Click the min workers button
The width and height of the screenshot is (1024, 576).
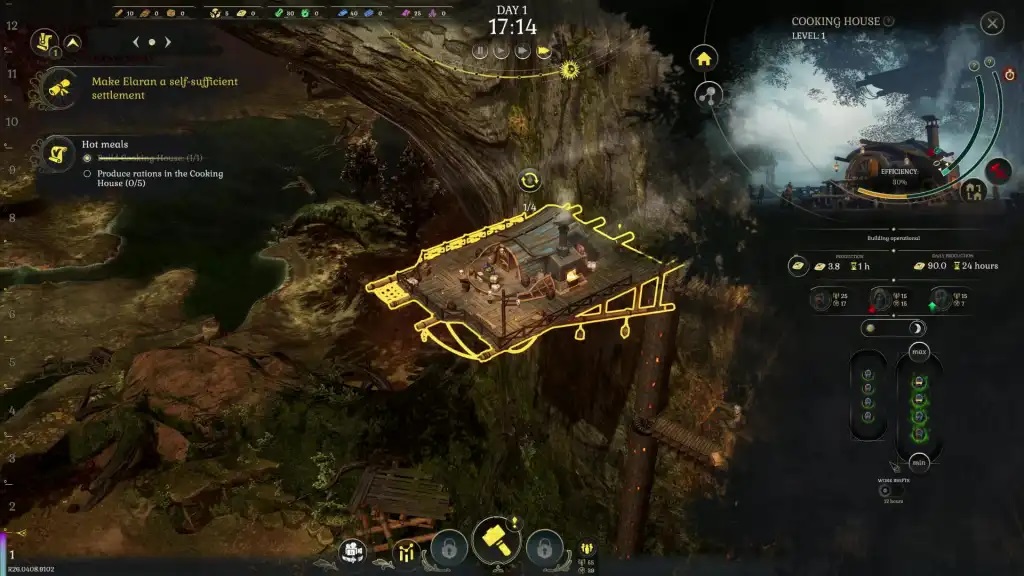click(x=919, y=462)
